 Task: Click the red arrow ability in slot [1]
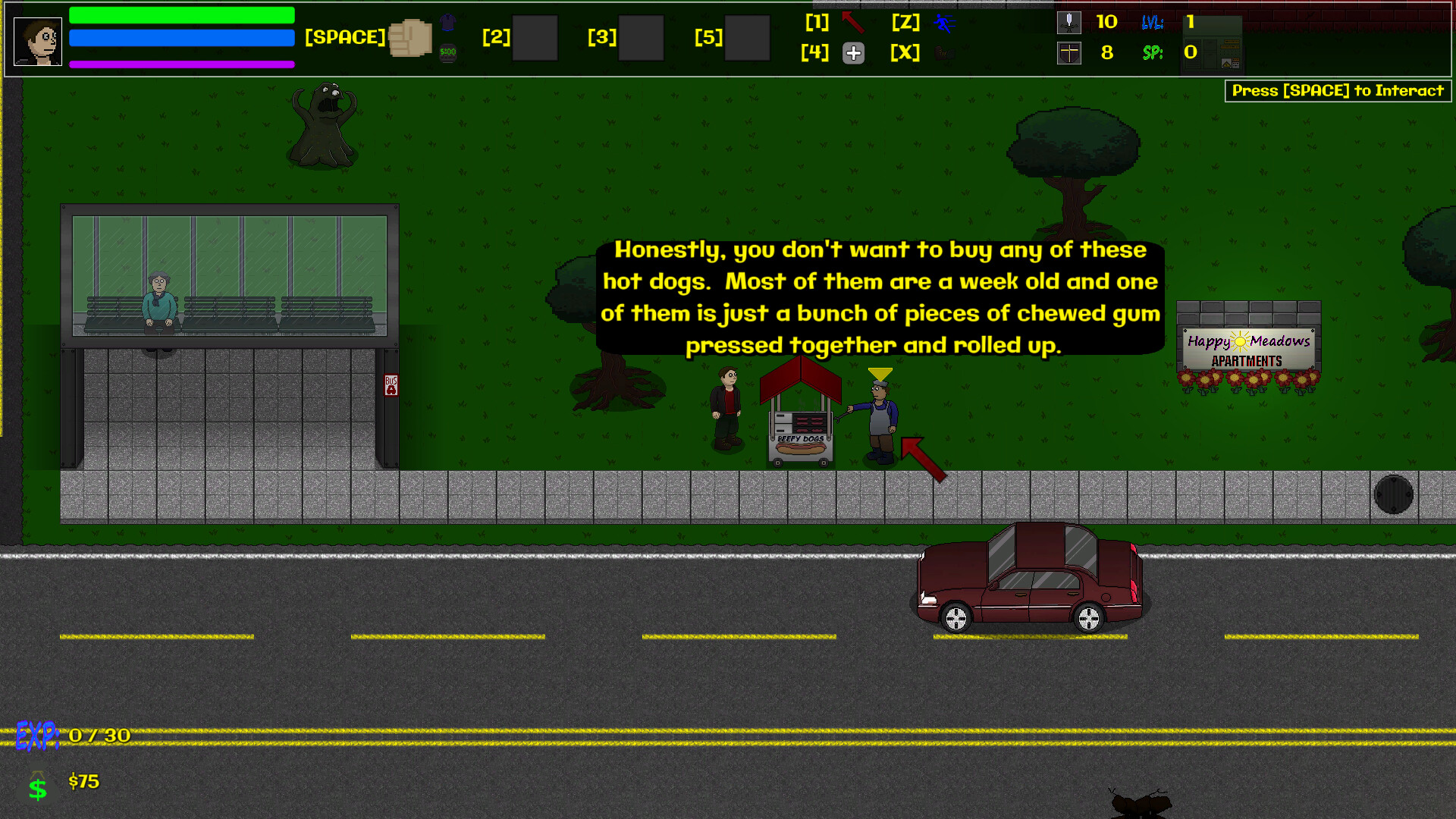point(852,23)
